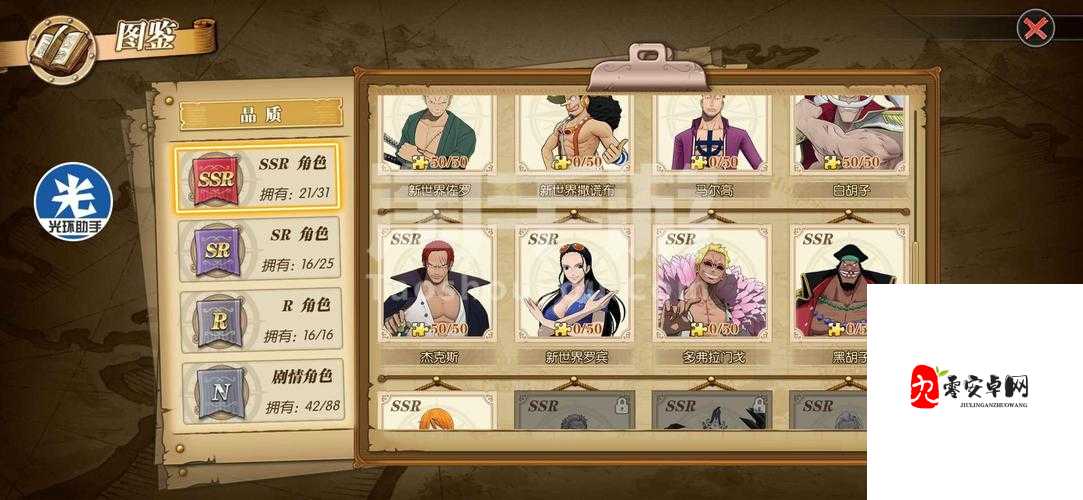Close the 图鉴 collection screen
The width and height of the screenshot is (1083, 500).
1035,28
